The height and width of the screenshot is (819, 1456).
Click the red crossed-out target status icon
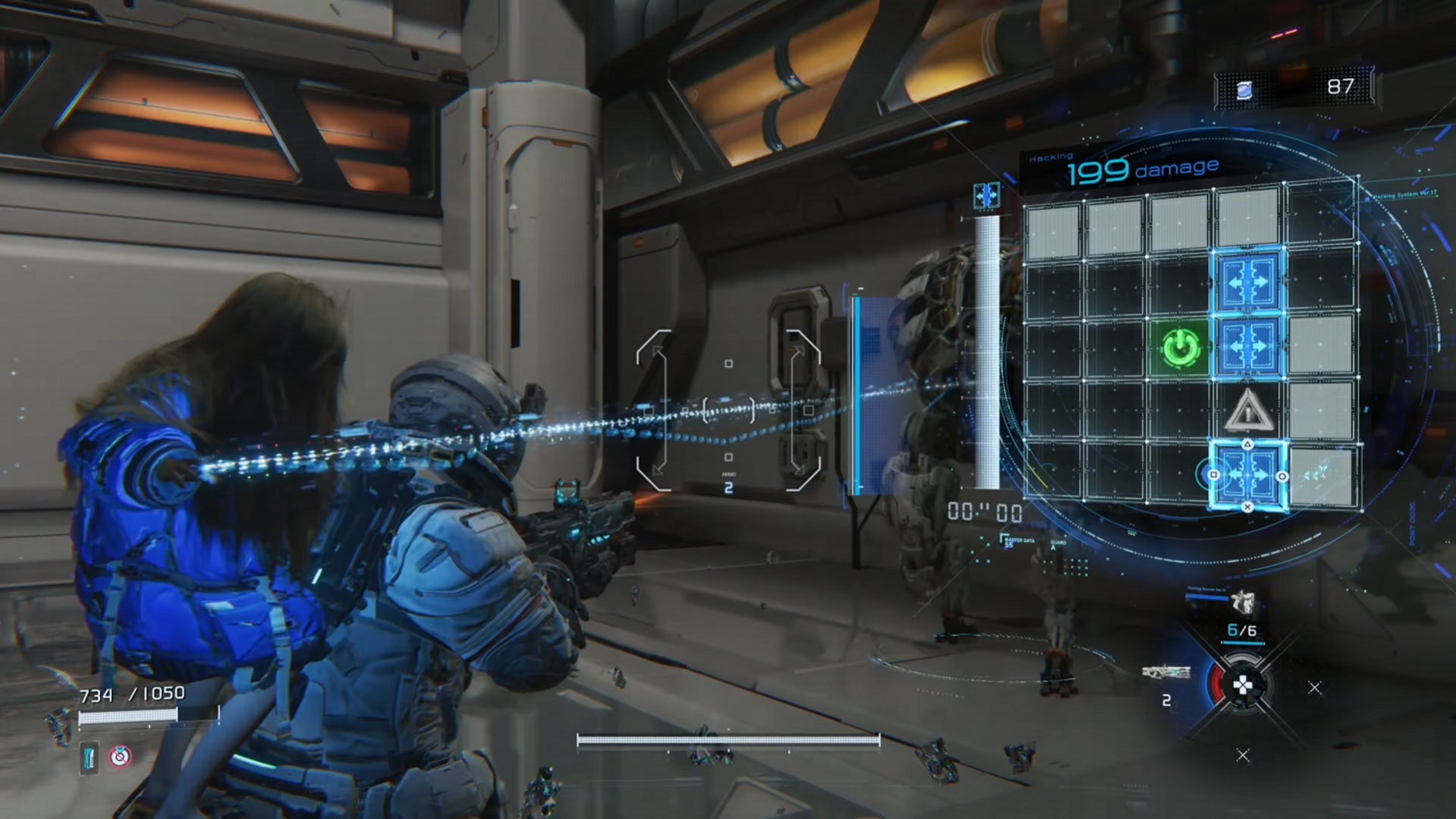120,757
